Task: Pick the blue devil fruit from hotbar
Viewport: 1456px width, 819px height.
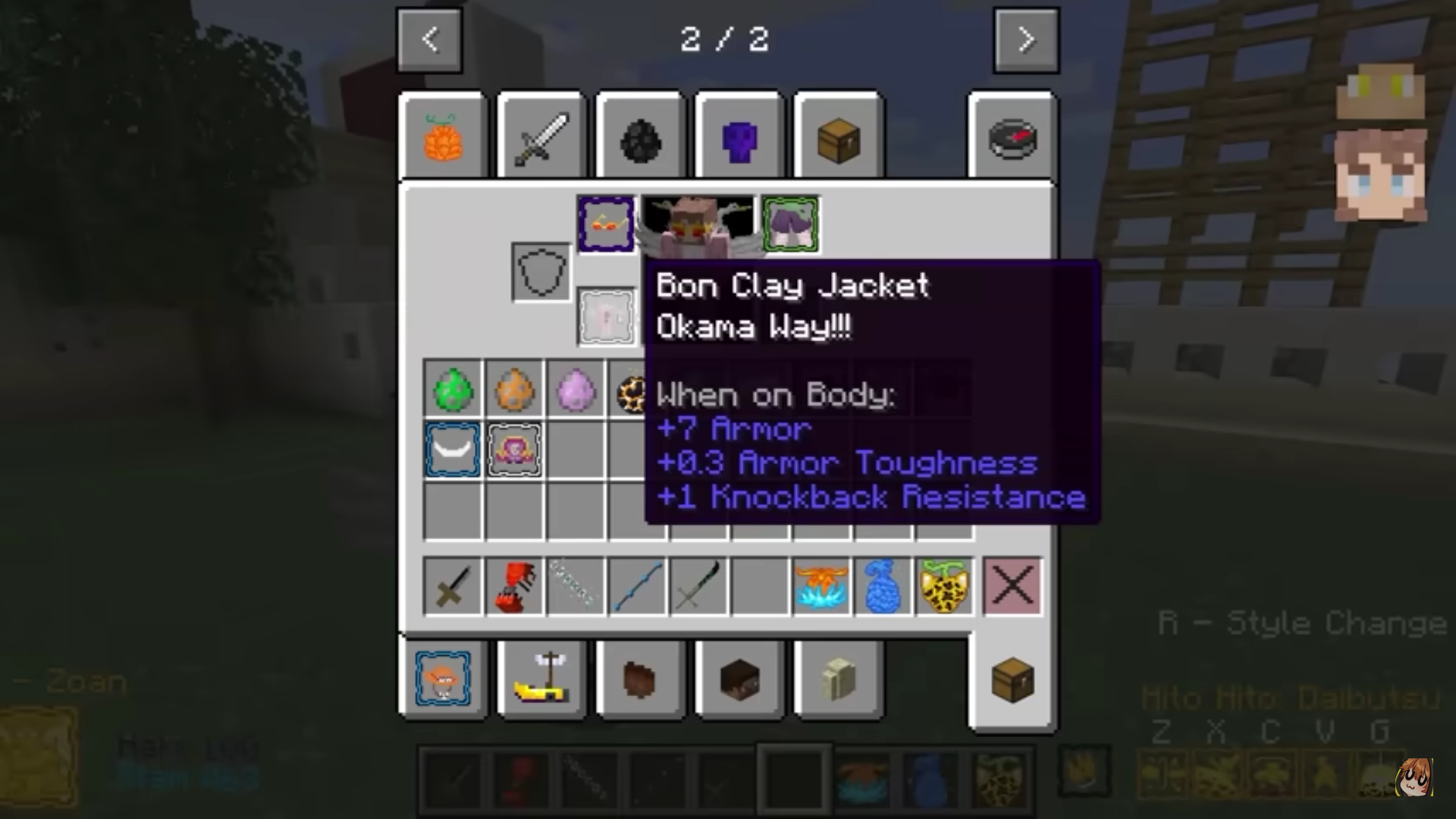Action: [x=883, y=586]
